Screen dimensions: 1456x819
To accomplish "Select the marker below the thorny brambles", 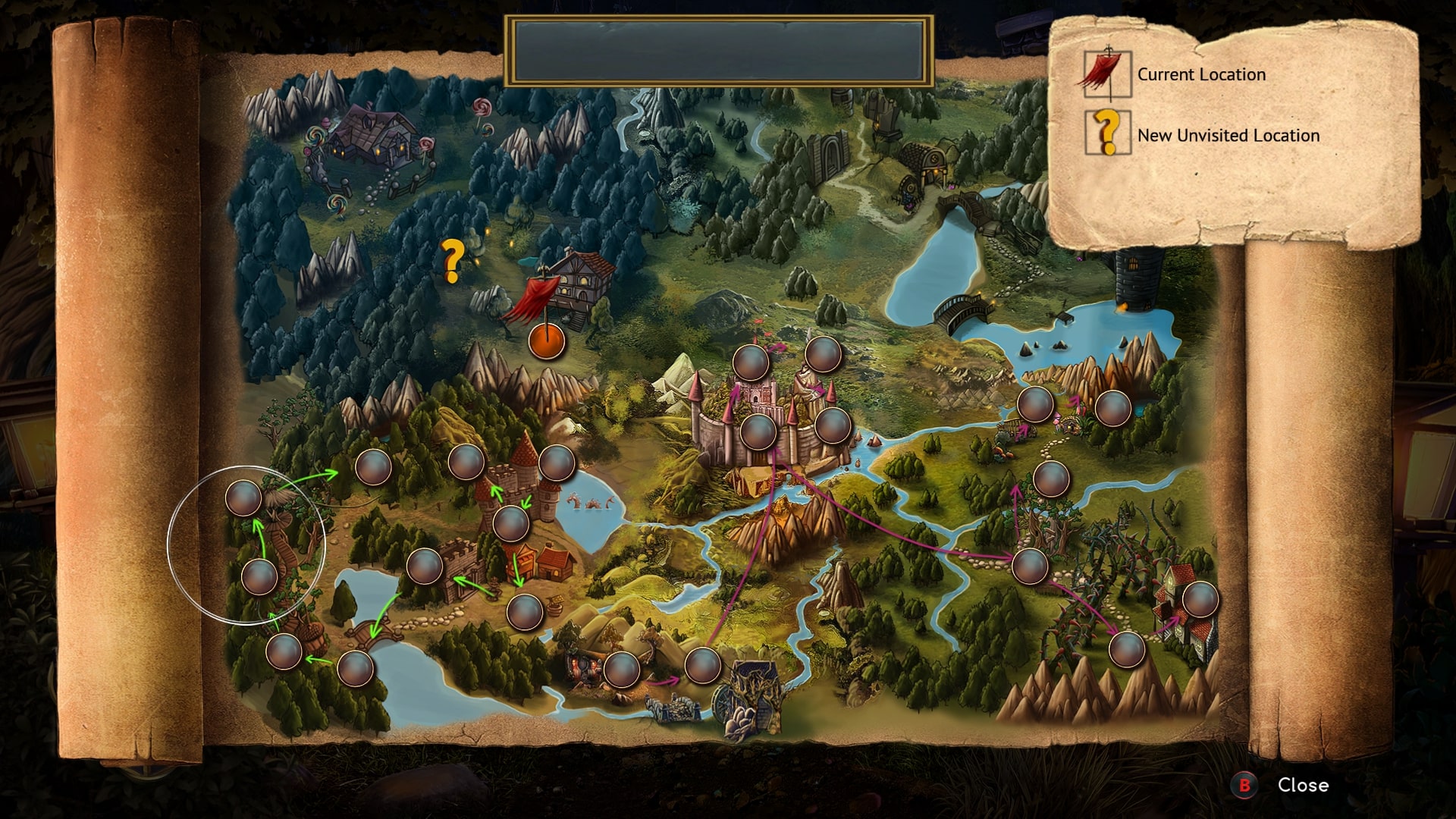I will [1126, 649].
